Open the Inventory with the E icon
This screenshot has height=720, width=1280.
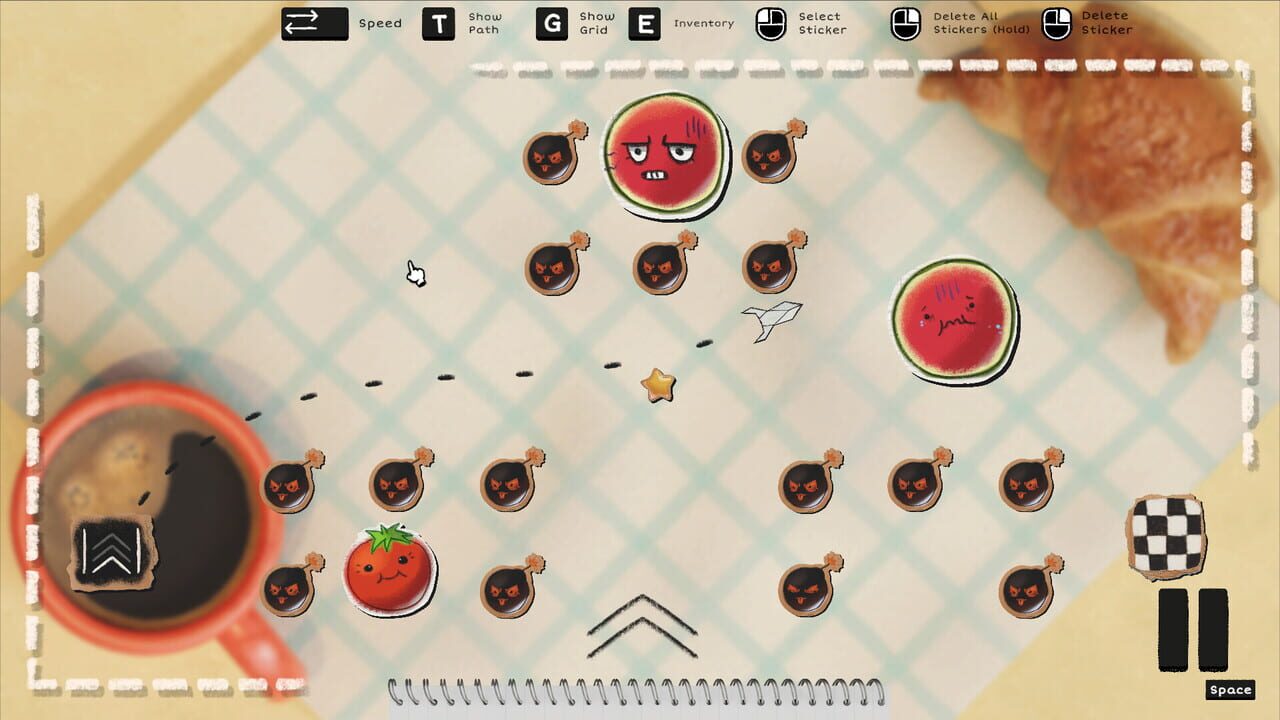coord(641,23)
